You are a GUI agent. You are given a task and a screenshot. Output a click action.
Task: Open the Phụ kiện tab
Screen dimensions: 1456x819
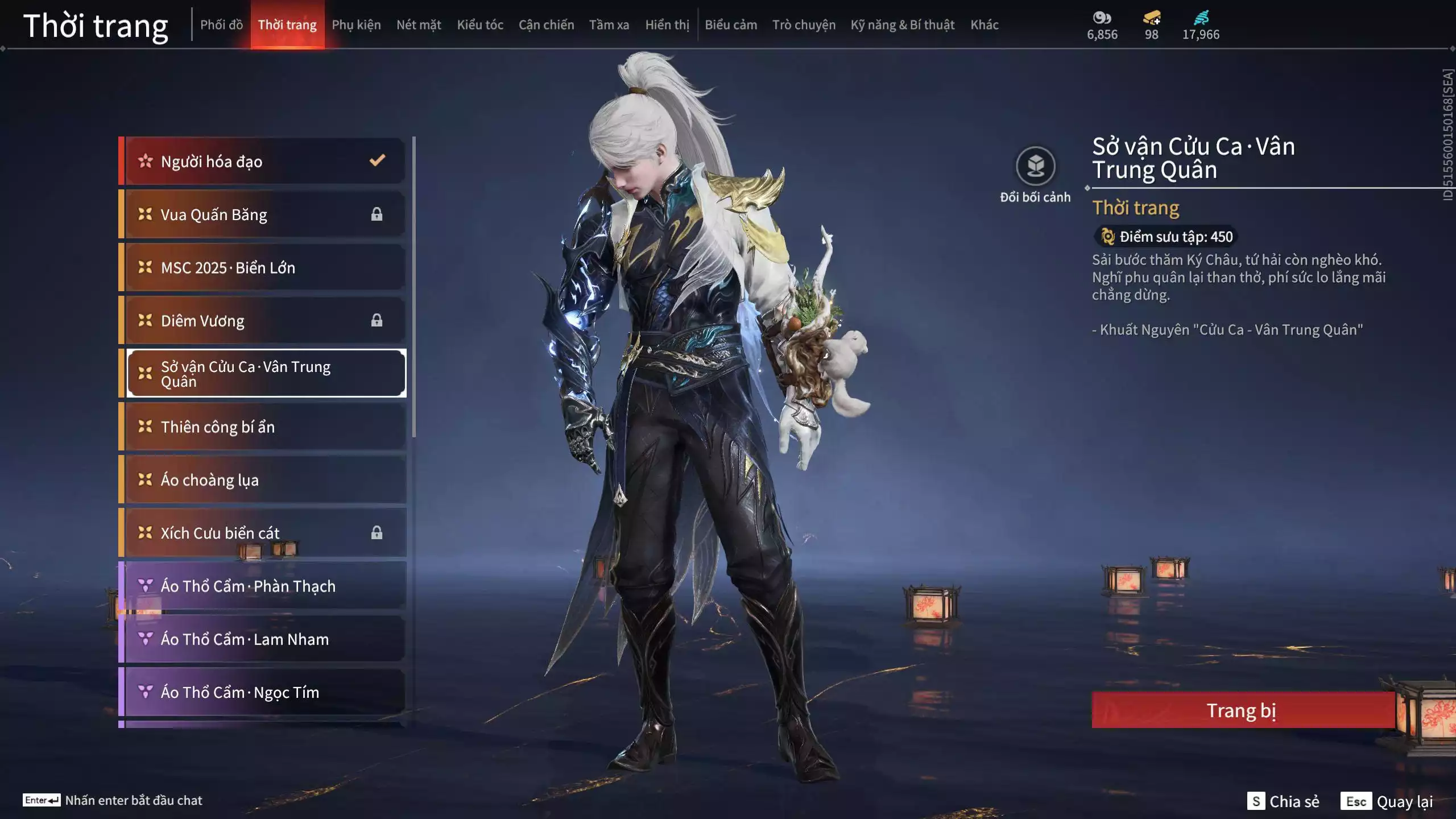(x=356, y=25)
